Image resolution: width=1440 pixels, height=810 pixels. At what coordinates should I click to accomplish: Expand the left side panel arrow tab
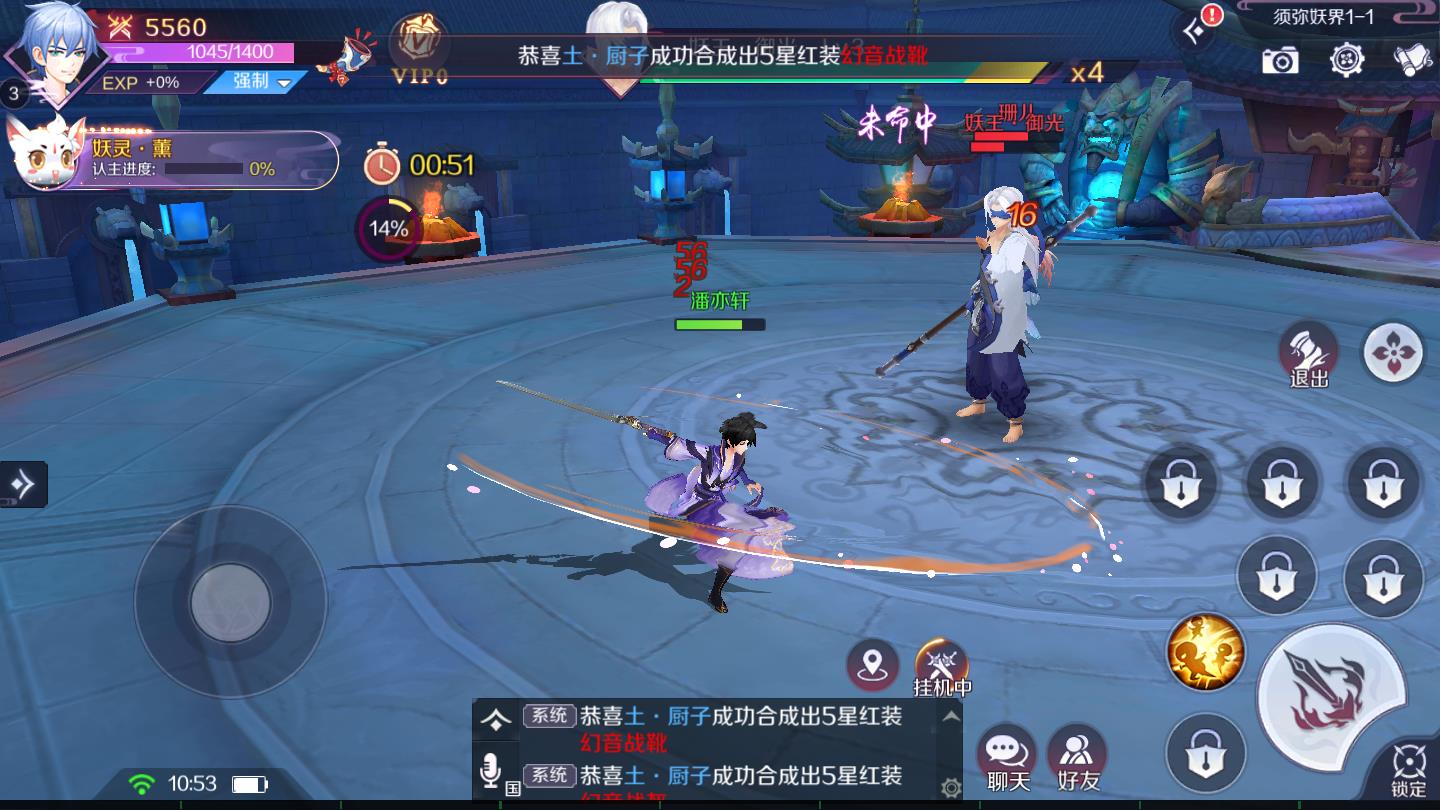(x=23, y=484)
